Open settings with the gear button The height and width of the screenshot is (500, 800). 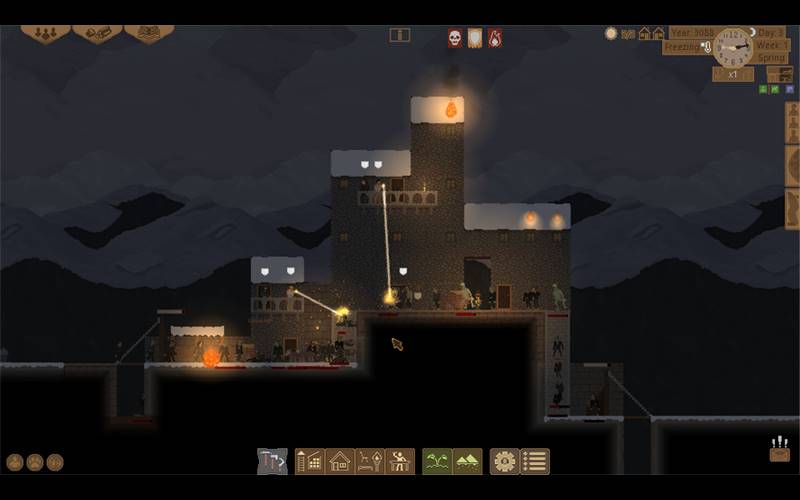click(504, 461)
